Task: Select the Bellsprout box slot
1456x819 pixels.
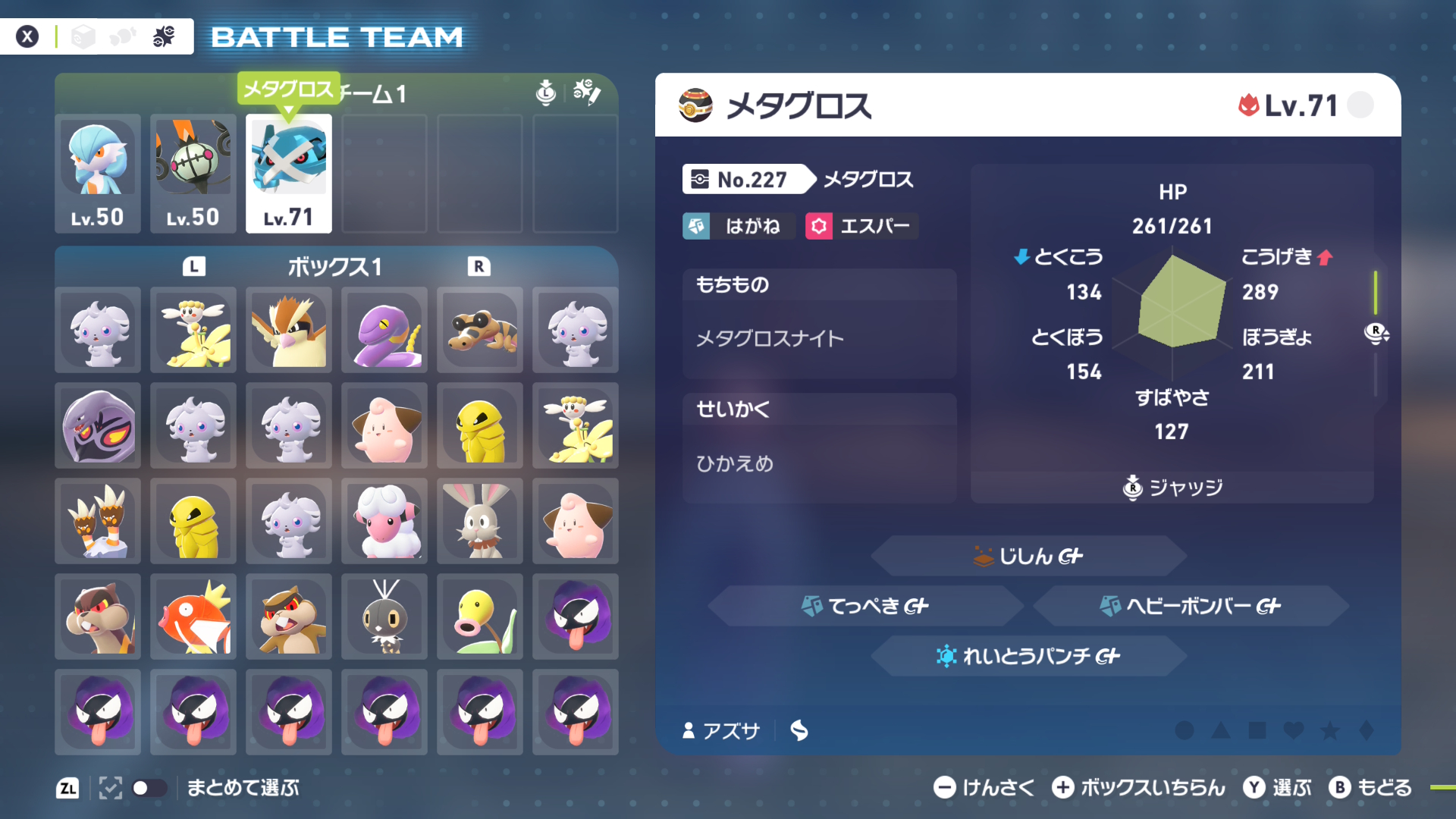Action: coord(480,617)
